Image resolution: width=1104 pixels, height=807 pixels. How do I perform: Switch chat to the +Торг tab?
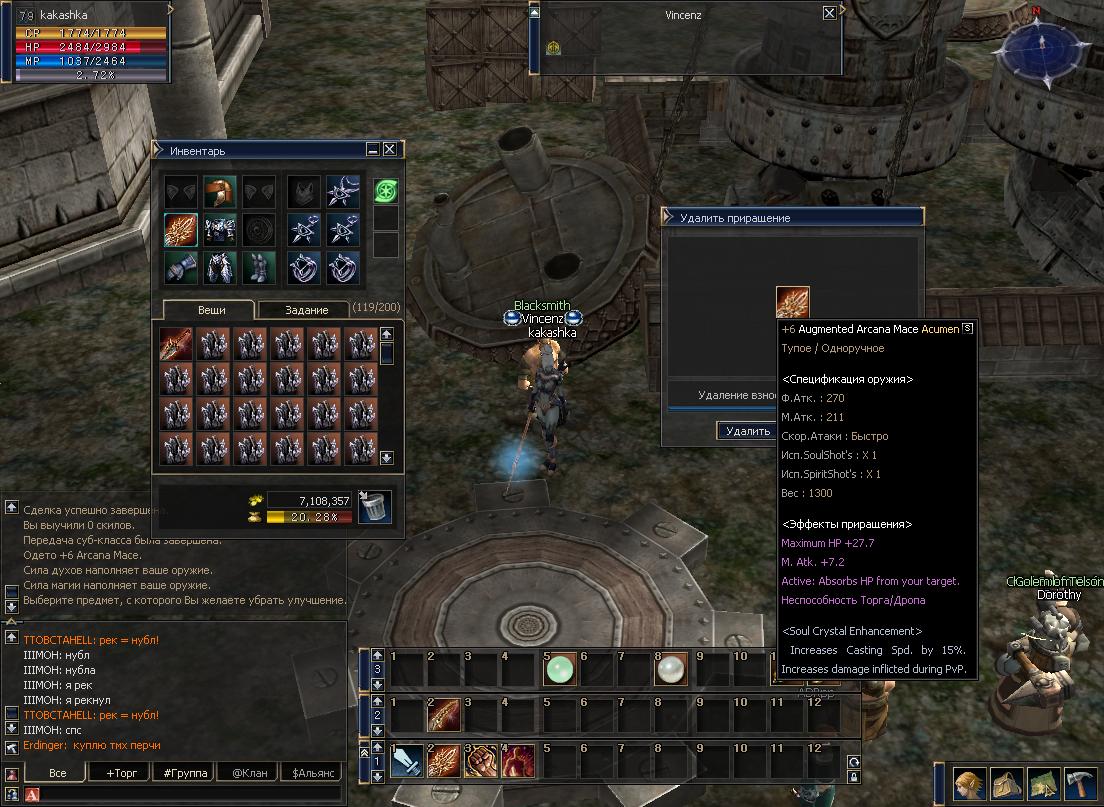pos(115,773)
